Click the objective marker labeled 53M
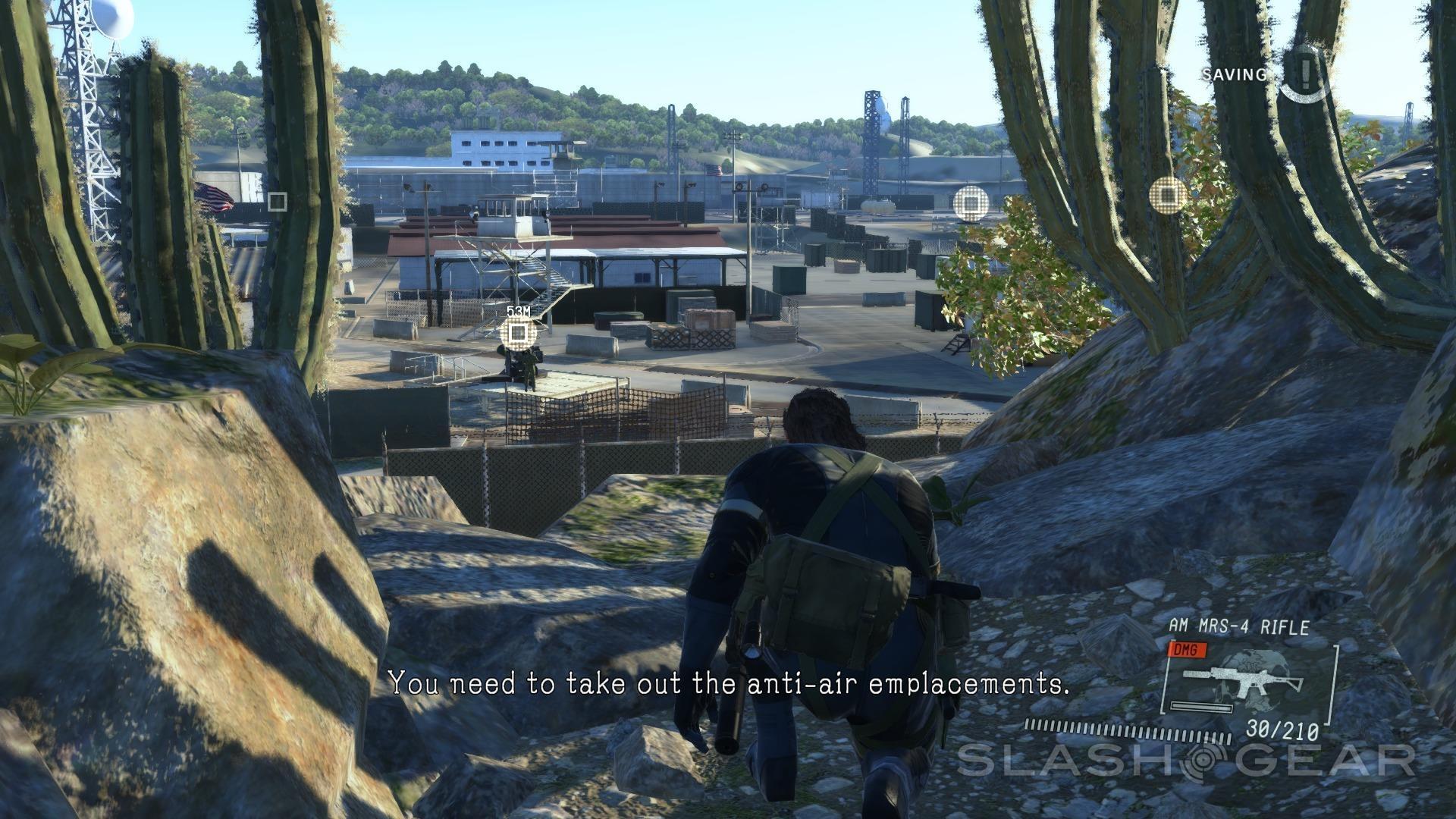1456x819 pixels. click(519, 331)
